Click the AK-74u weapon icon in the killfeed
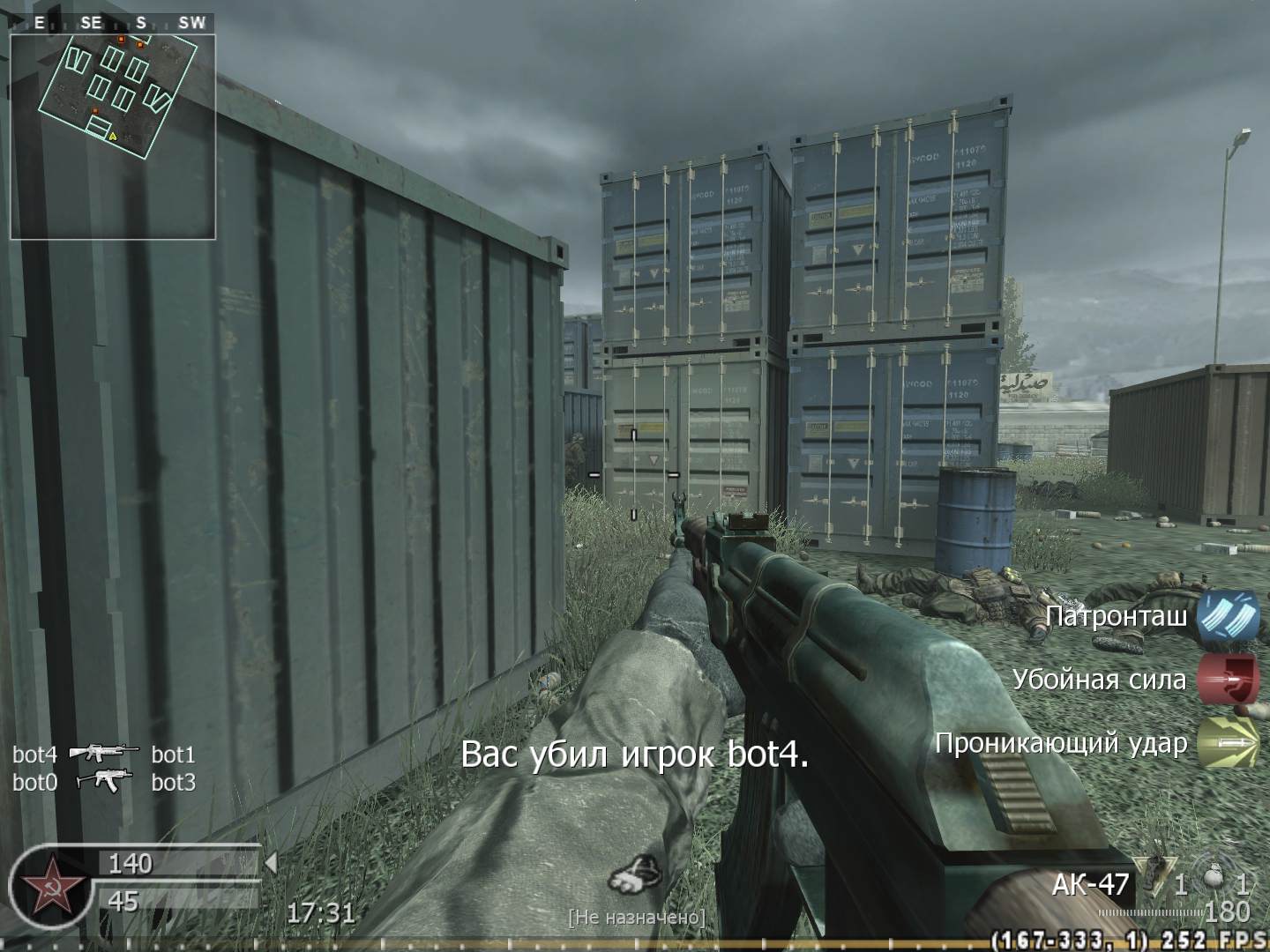Screen dimensions: 1270x952 tap(104, 781)
